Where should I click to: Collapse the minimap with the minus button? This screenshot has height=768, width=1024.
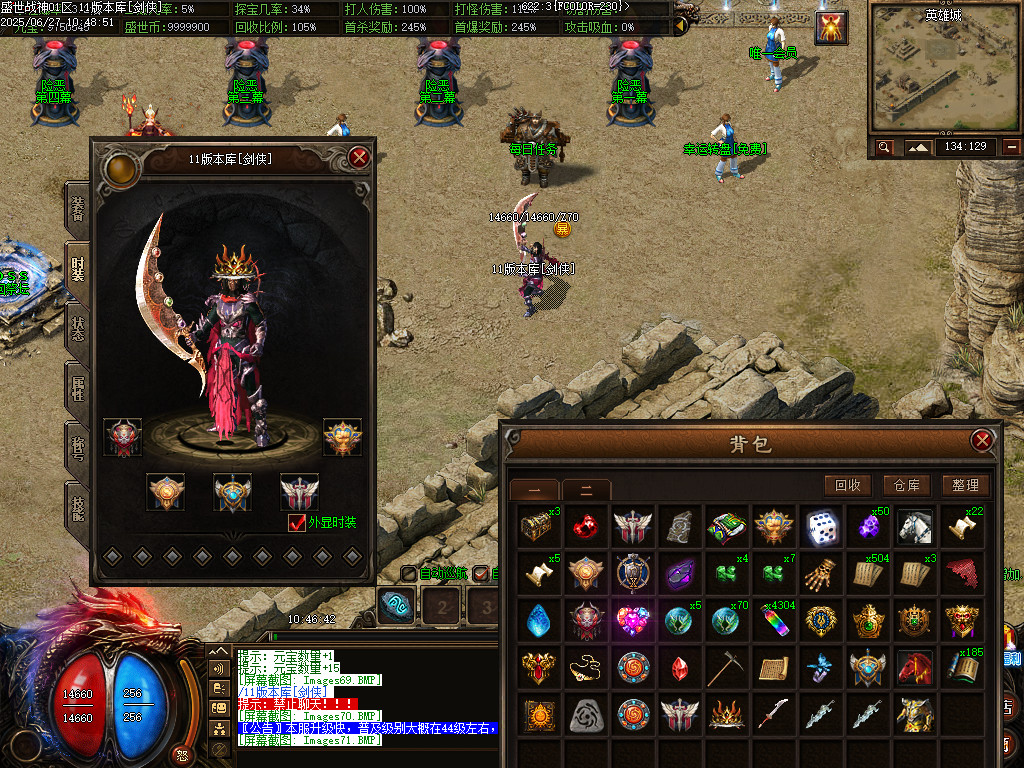tap(1012, 147)
